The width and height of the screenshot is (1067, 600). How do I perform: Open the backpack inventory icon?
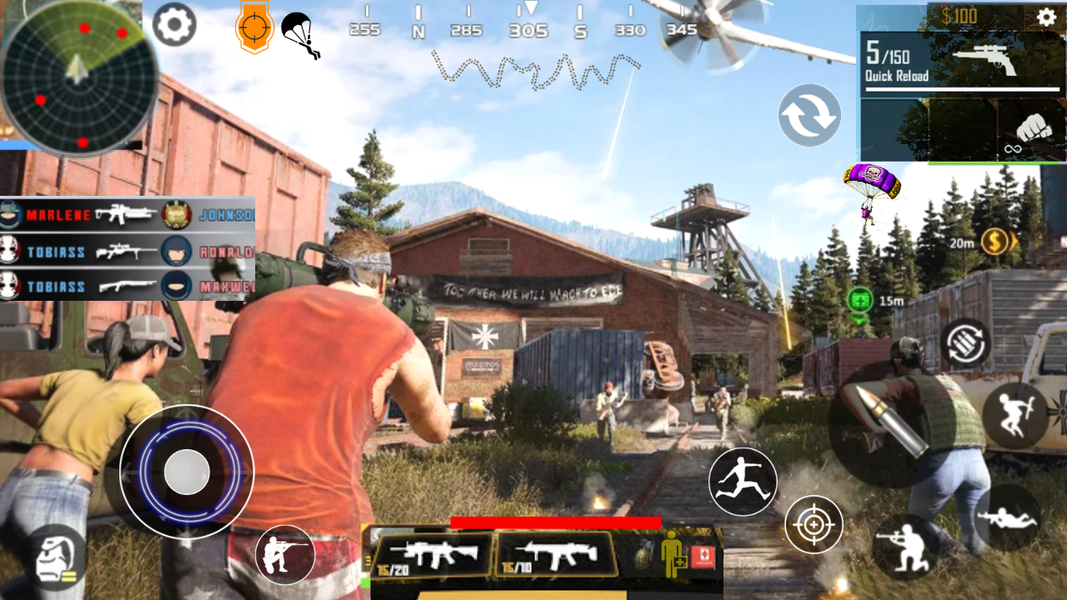(55, 558)
